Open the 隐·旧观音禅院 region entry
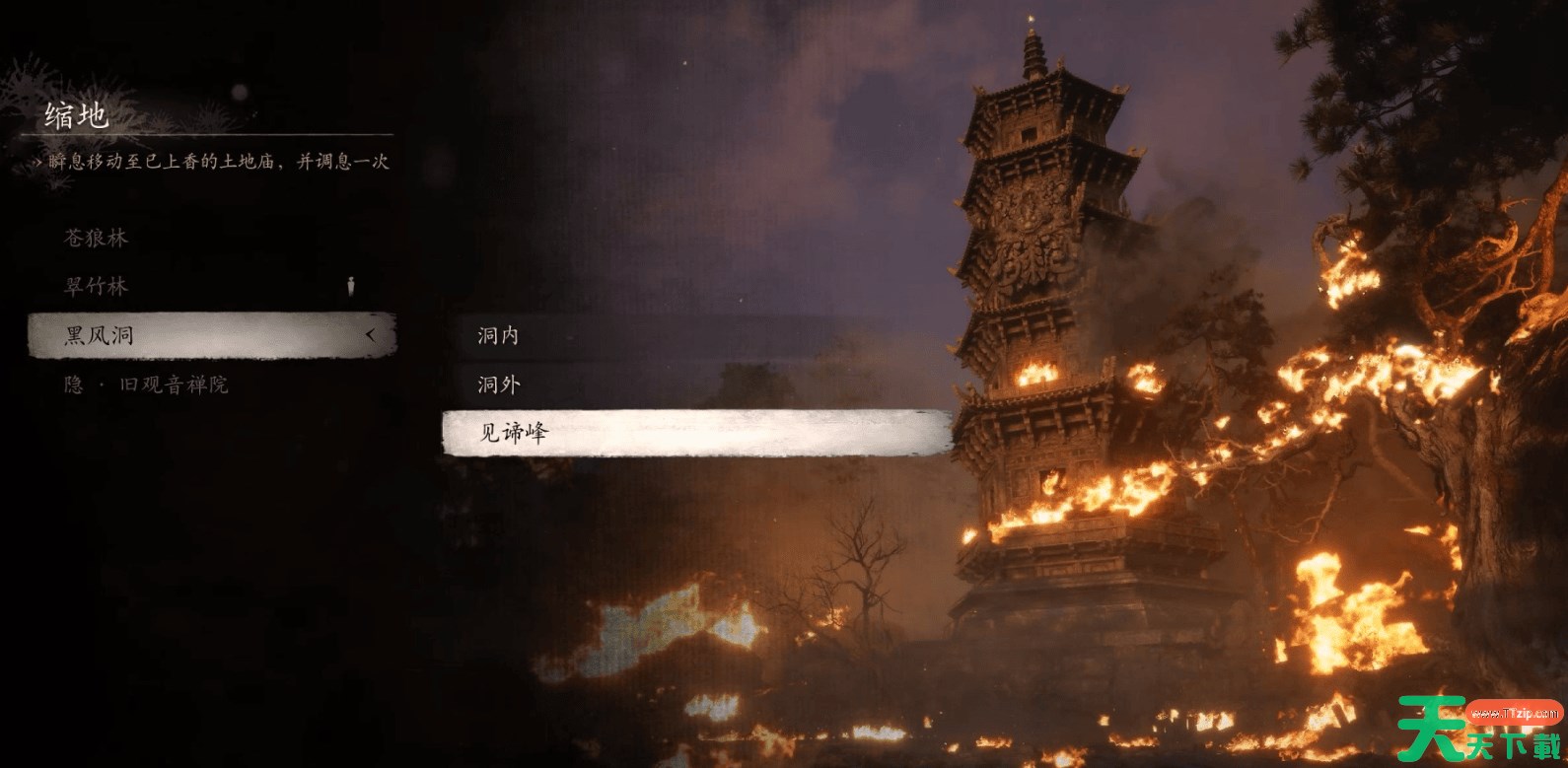Viewport: 1568px width, 768px height. [x=146, y=384]
